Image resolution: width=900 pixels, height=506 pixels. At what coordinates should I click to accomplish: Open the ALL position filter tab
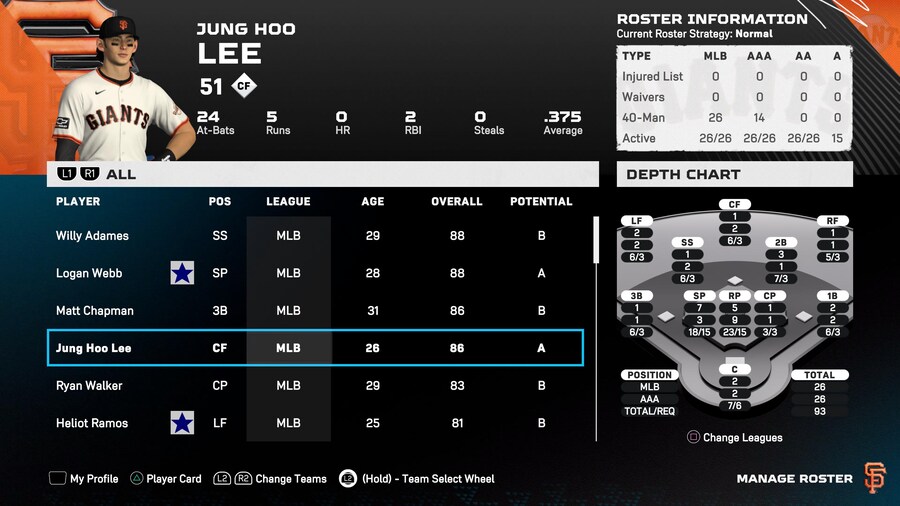(x=120, y=174)
